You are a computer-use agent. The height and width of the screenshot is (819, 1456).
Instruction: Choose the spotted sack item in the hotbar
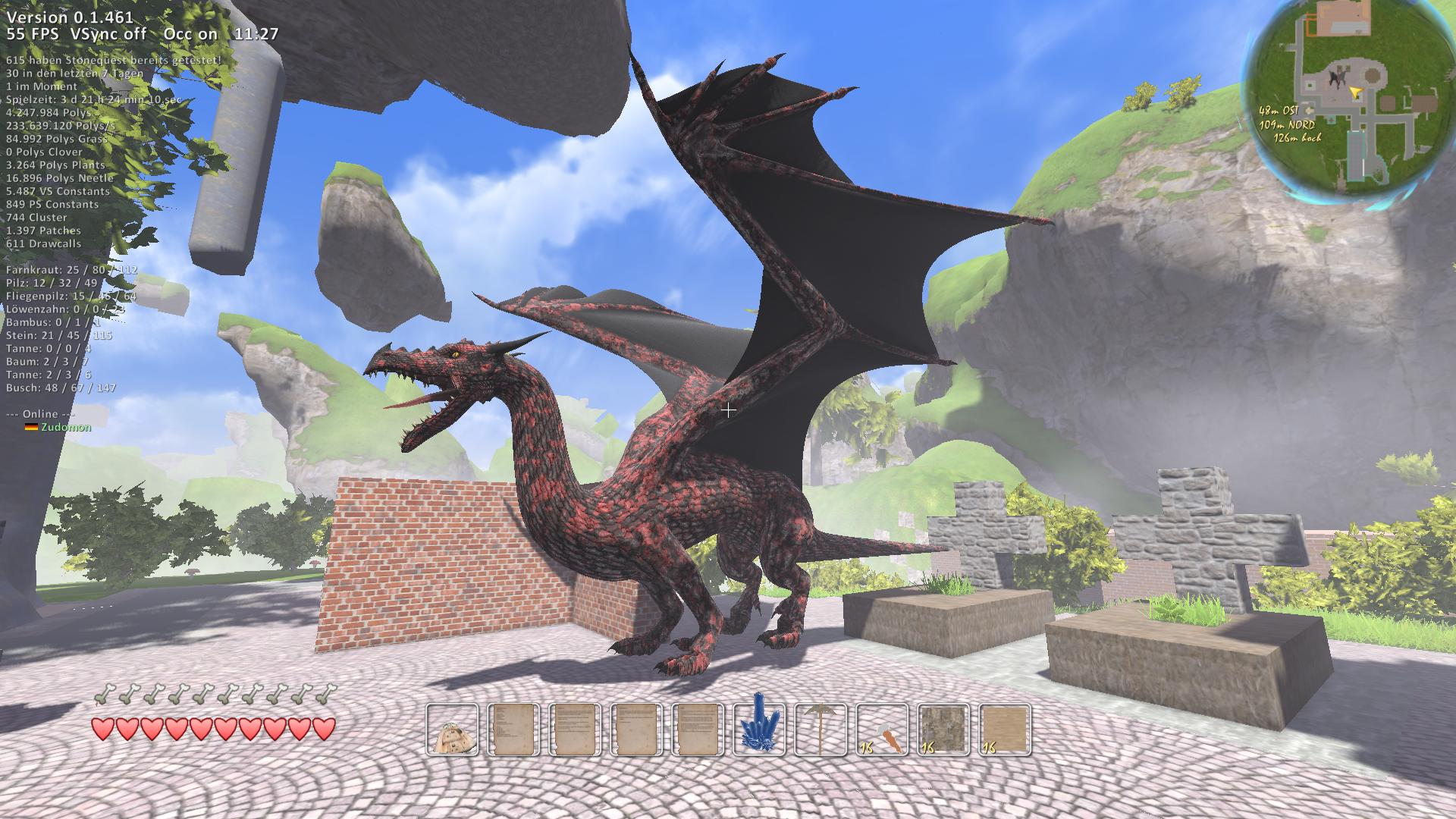[x=453, y=730]
